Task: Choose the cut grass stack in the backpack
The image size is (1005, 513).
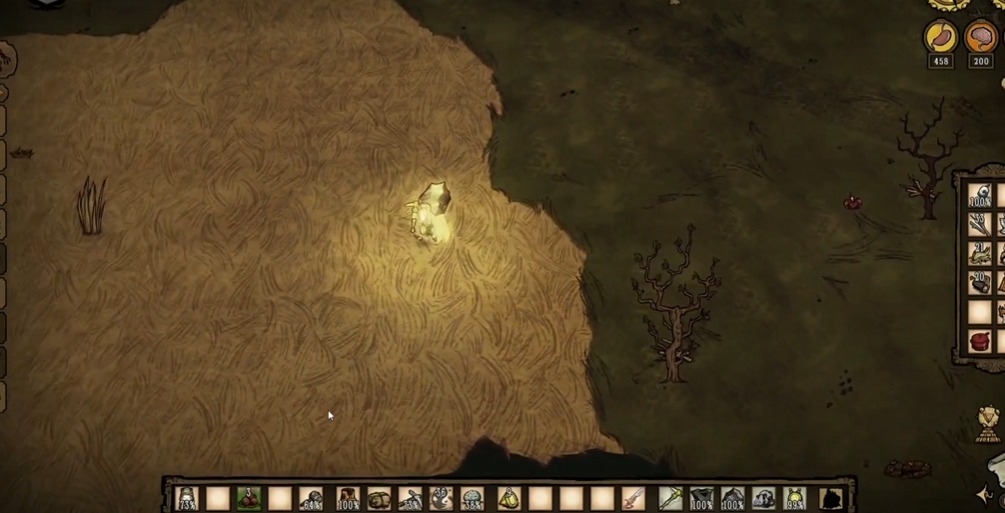Action: click(x=979, y=253)
